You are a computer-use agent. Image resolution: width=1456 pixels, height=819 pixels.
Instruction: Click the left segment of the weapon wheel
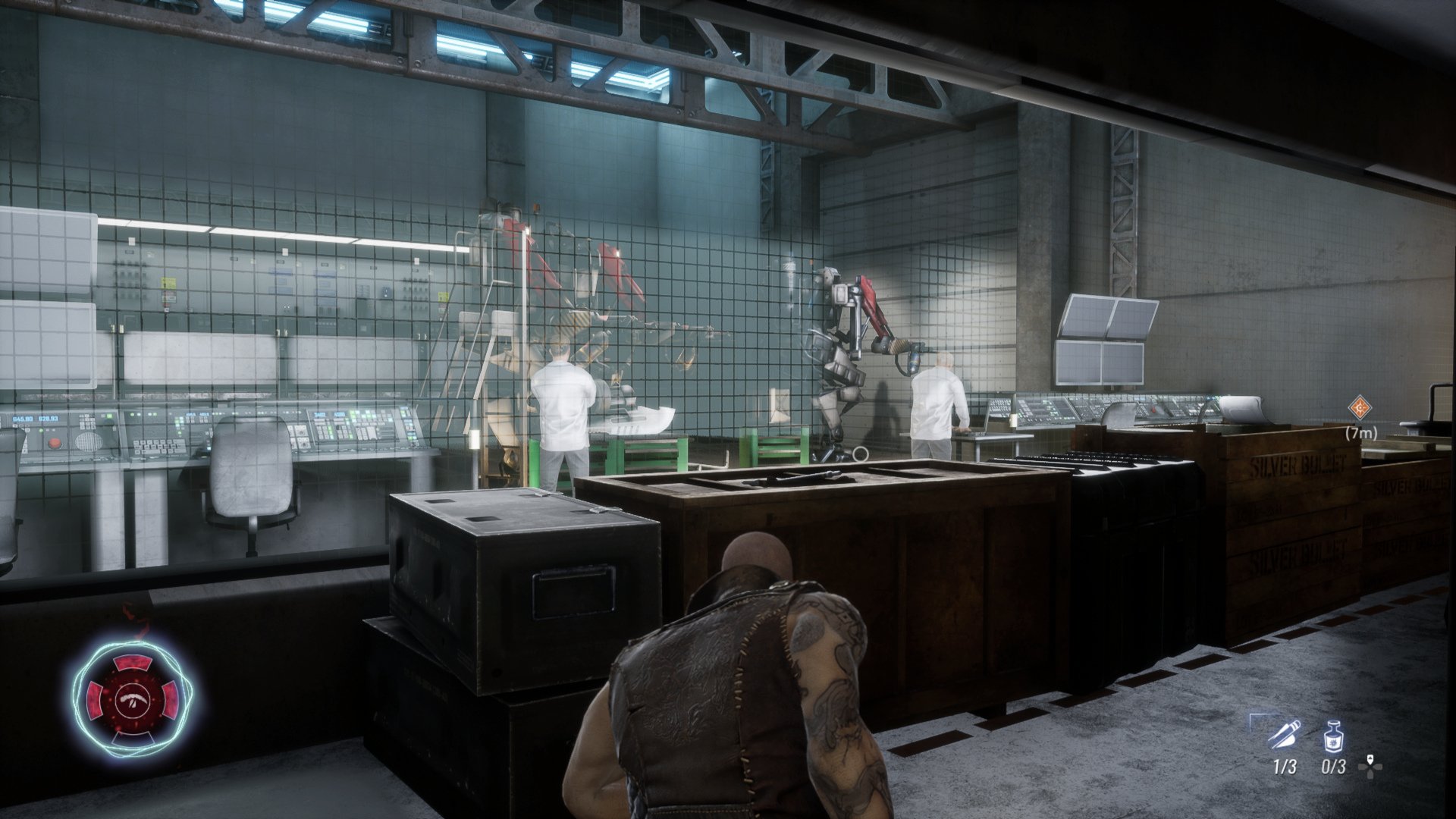coord(94,699)
